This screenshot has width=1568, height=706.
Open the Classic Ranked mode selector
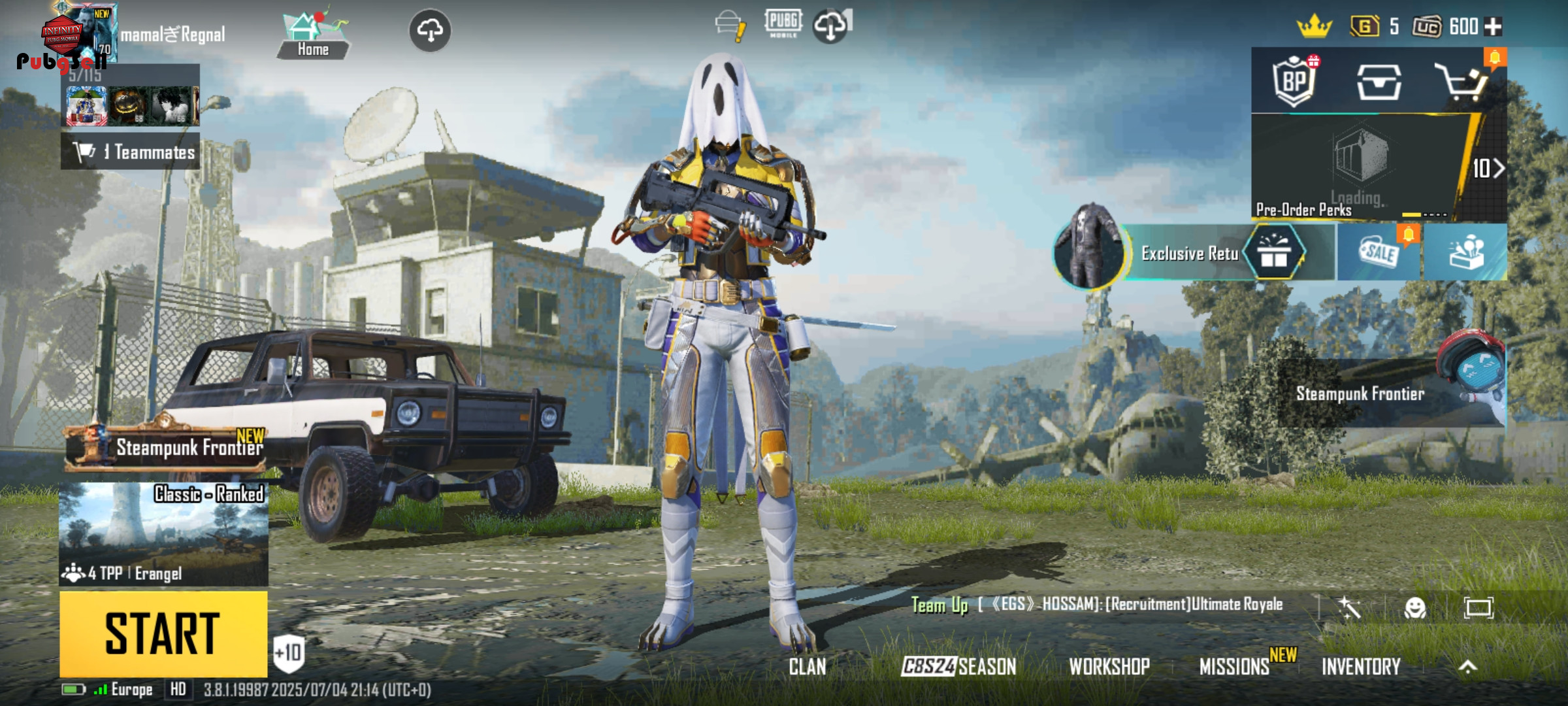(x=163, y=534)
